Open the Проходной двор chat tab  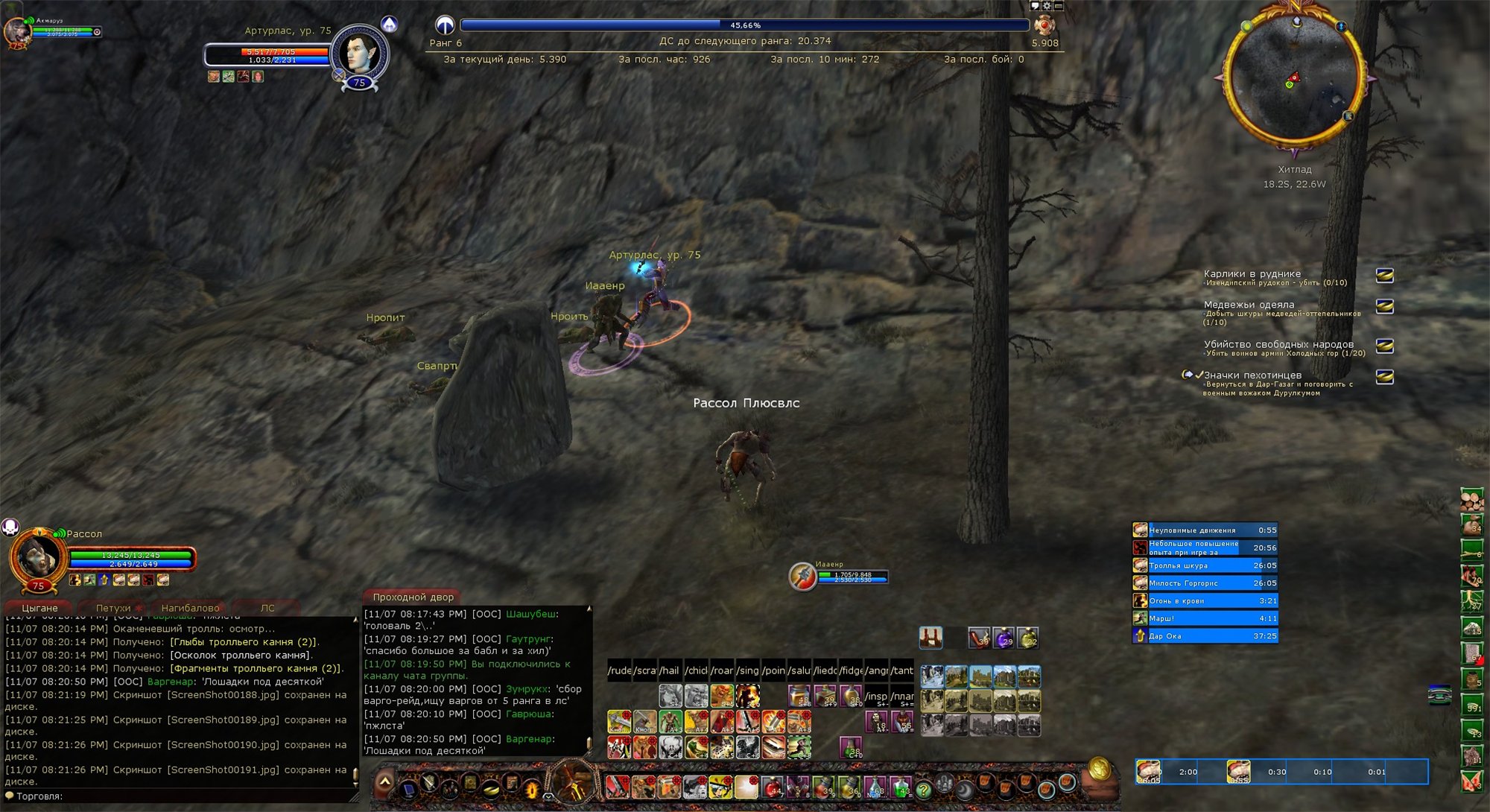coord(413,597)
